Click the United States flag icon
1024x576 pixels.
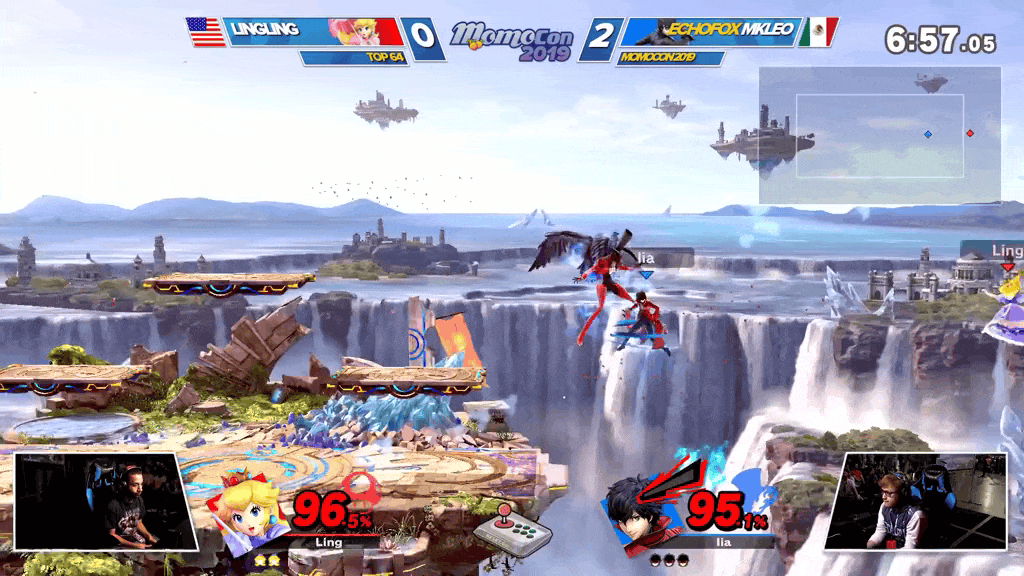pos(207,32)
